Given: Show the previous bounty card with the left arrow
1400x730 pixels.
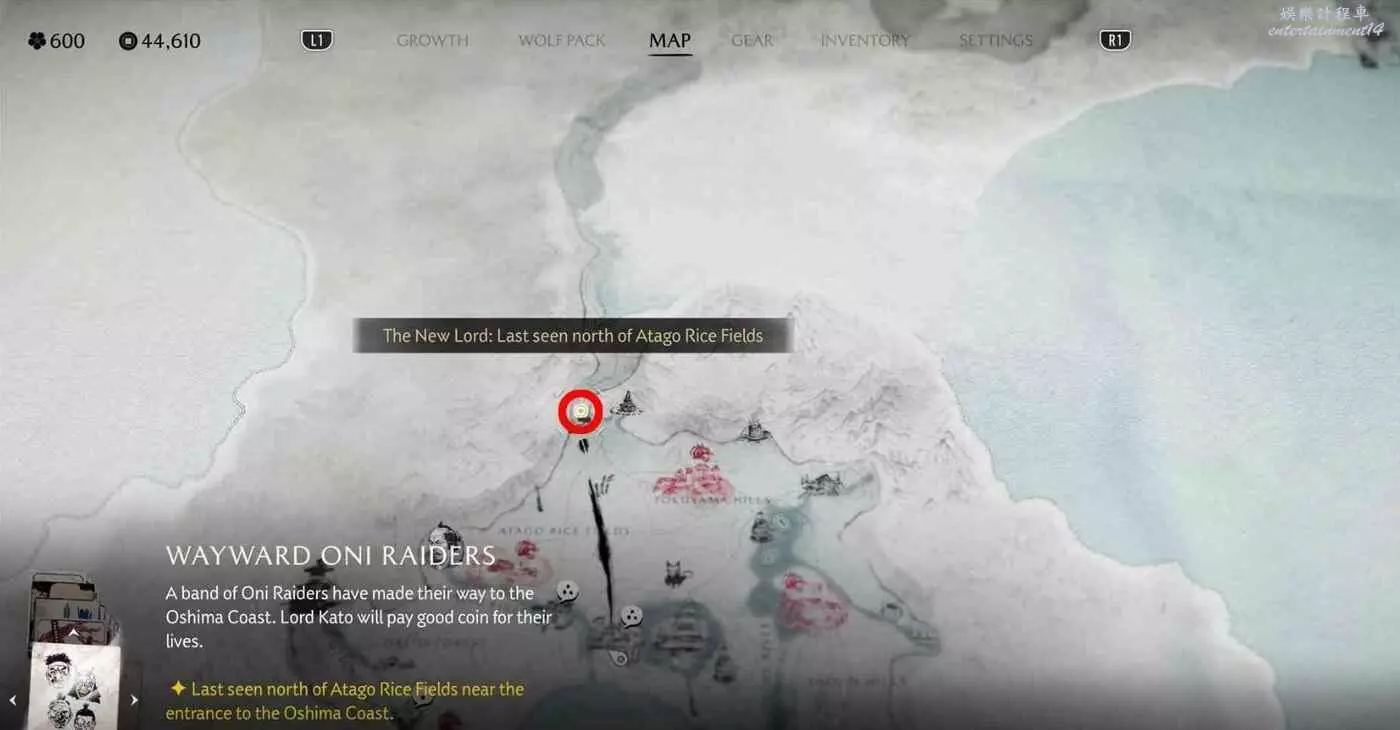Looking at the screenshot, I should pos(13,700).
